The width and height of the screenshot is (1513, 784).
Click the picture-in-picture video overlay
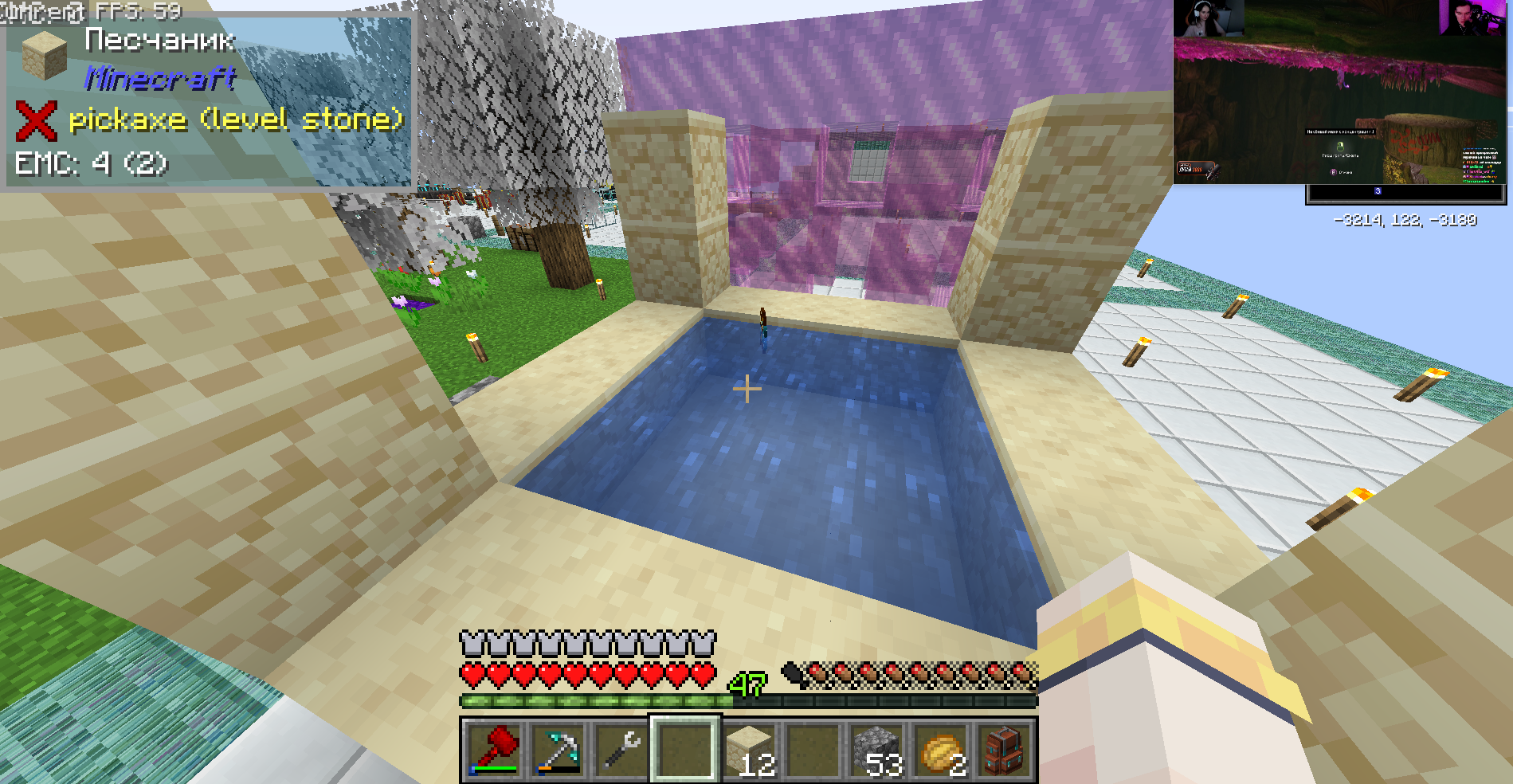click(1340, 92)
